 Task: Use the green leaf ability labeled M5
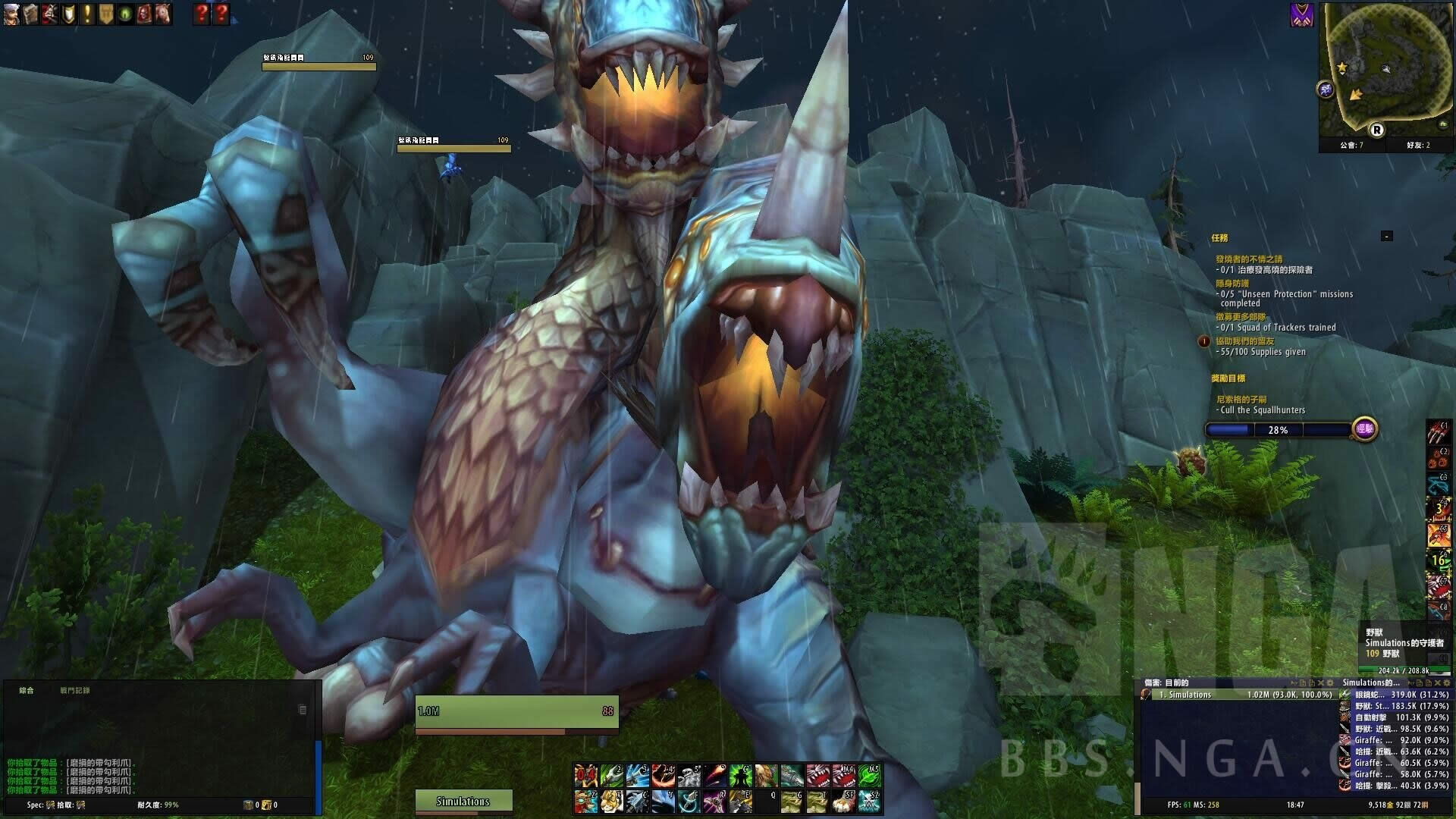[869, 775]
